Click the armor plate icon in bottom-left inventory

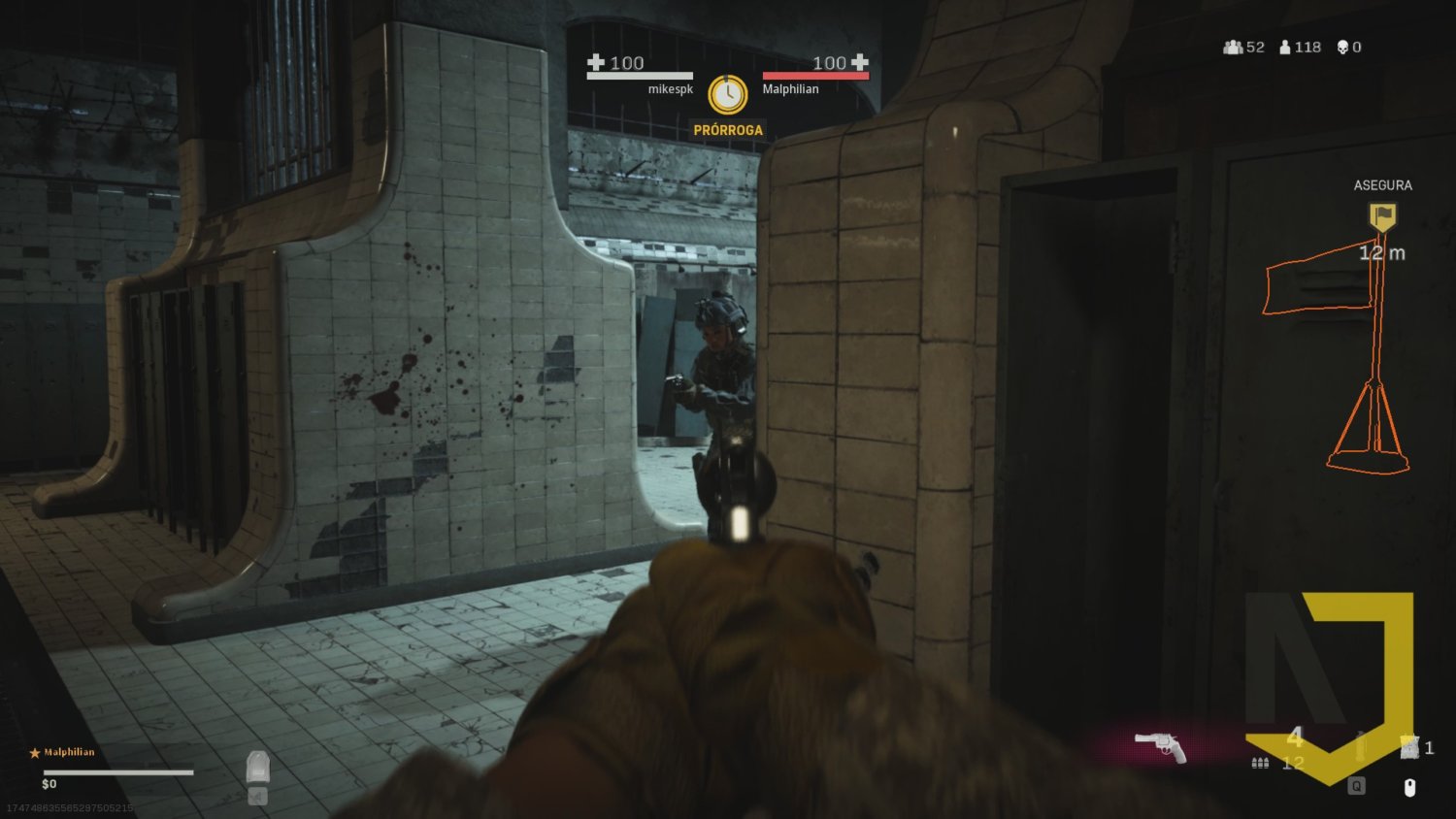(x=258, y=766)
